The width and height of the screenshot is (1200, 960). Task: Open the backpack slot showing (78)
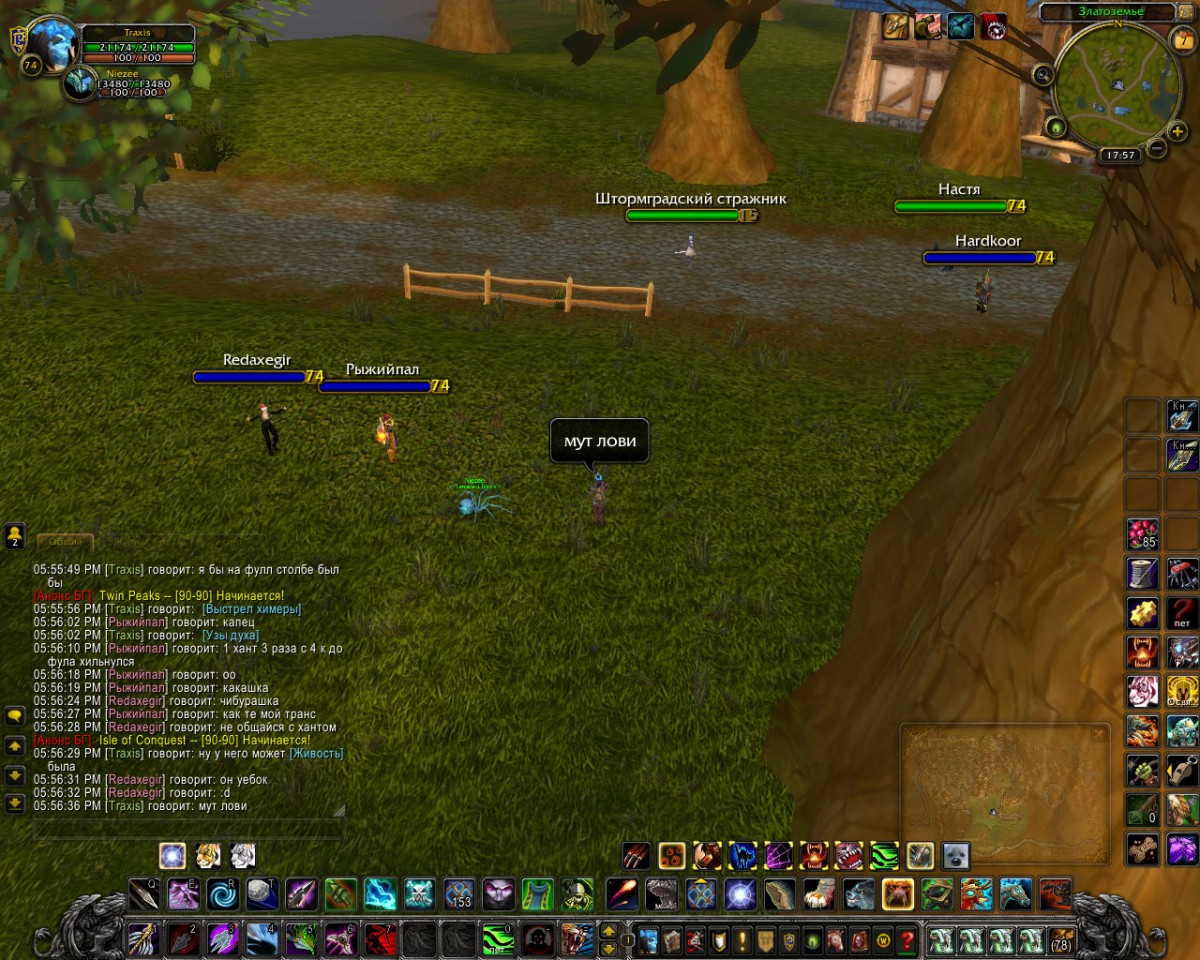click(1060, 940)
